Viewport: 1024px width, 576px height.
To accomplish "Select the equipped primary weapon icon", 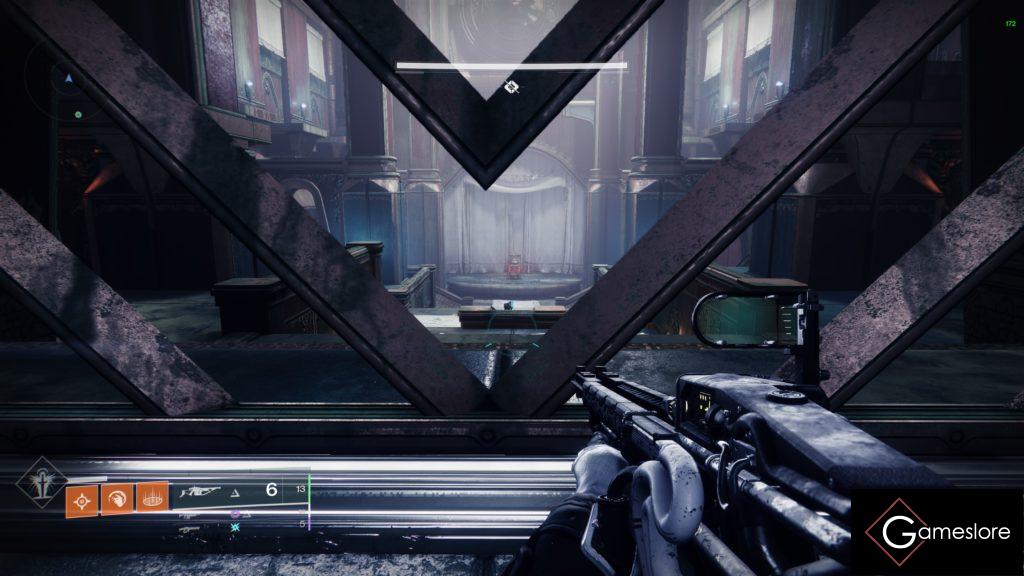I will [x=201, y=491].
